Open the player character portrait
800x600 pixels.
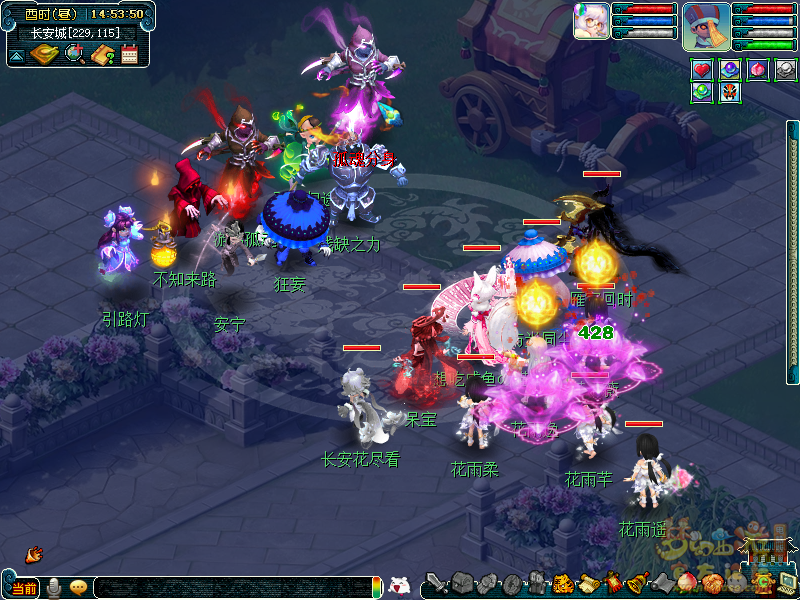click(x=706, y=26)
